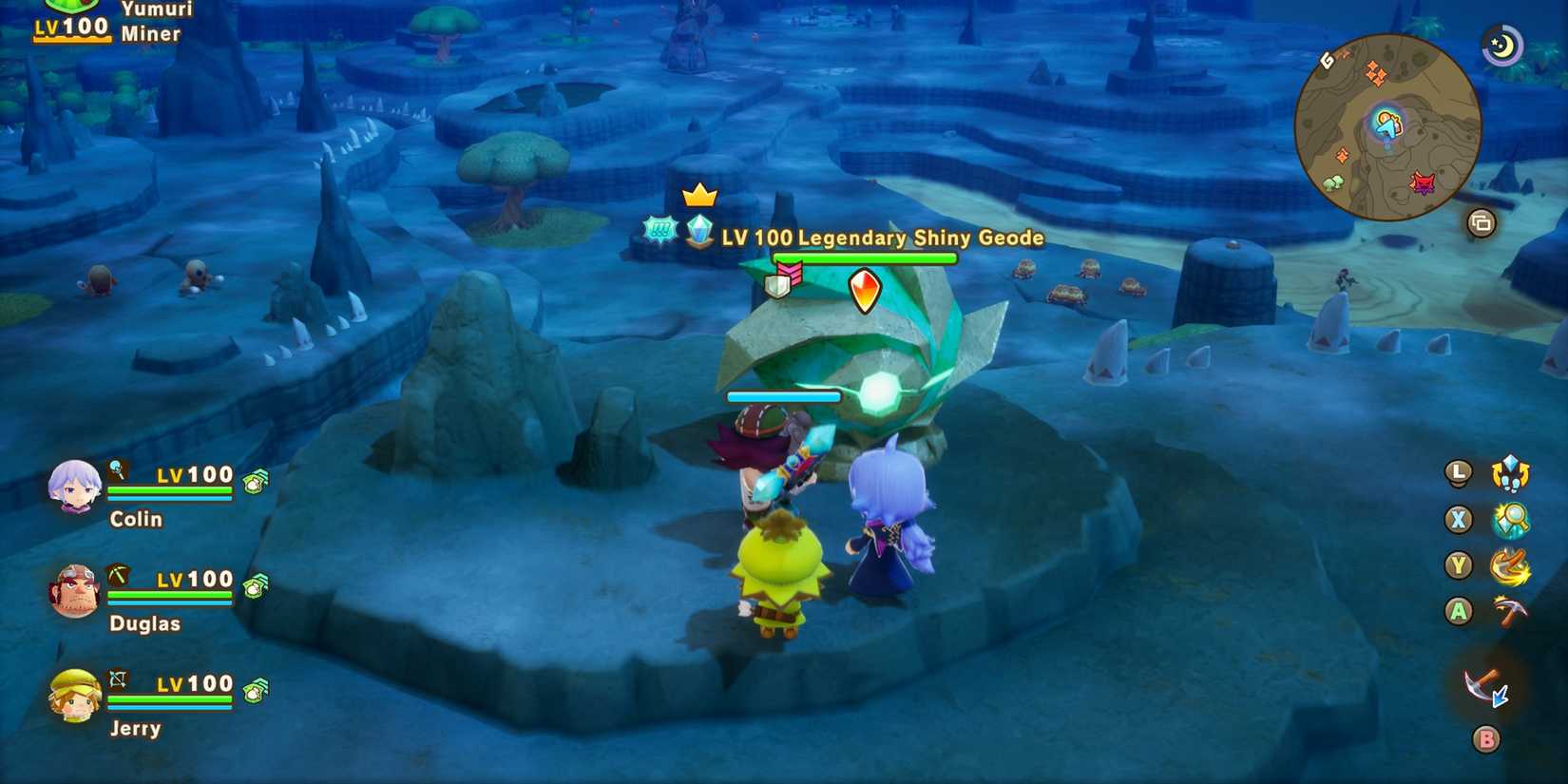Select the pickaxe action bound to A
This screenshot has height=784, width=1568.
(x=1511, y=612)
